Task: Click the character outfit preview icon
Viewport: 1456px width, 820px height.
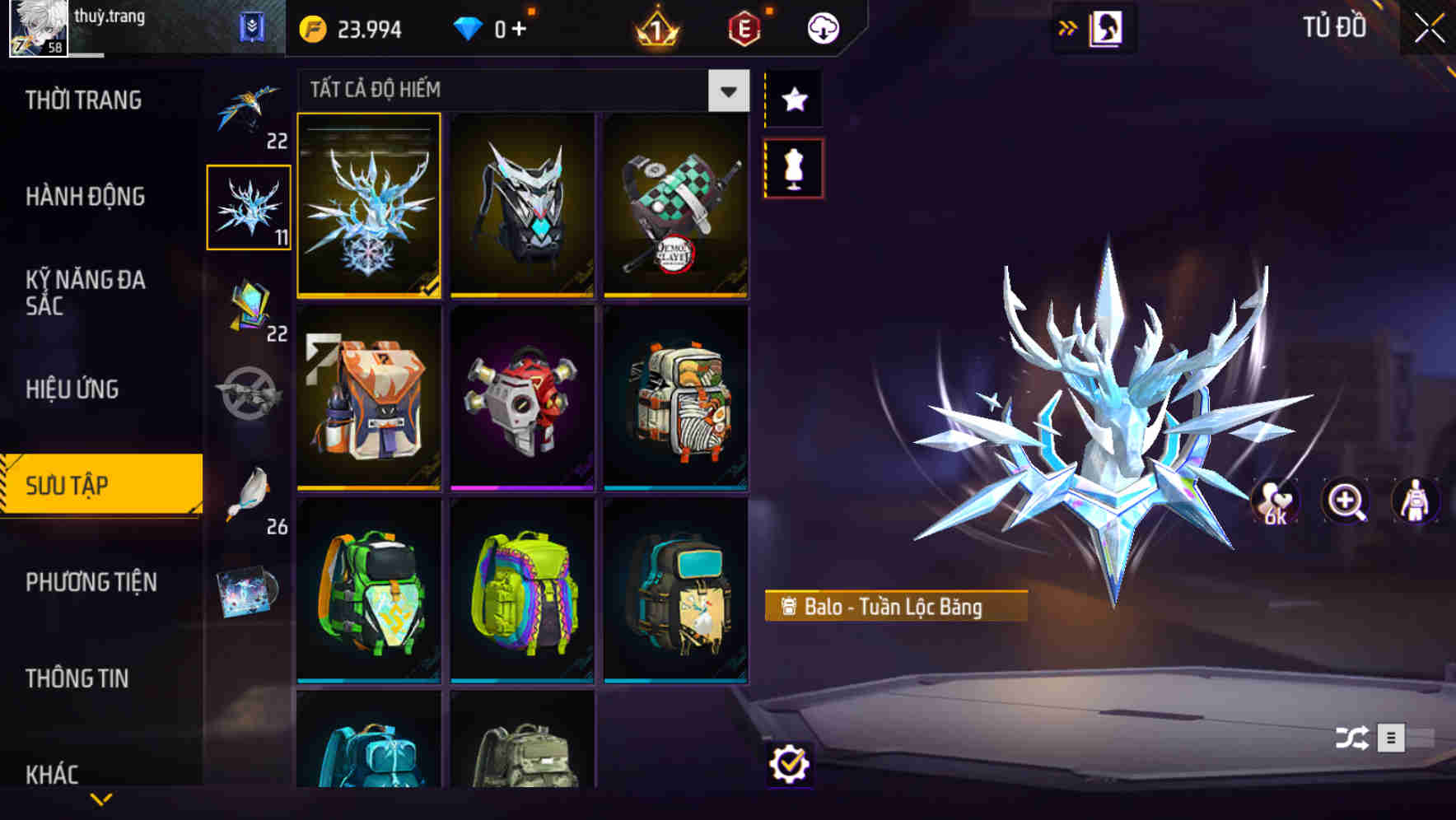Action: [1417, 502]
